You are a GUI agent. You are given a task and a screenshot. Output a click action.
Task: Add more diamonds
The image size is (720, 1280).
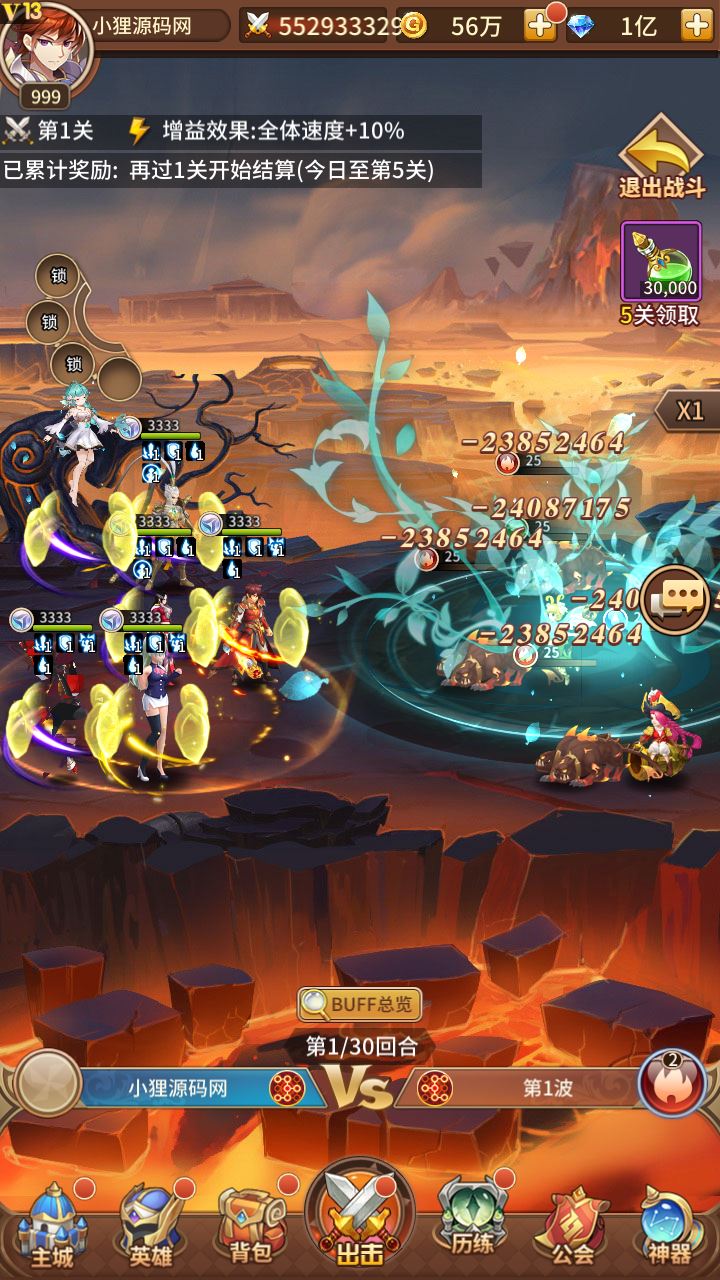696,26
